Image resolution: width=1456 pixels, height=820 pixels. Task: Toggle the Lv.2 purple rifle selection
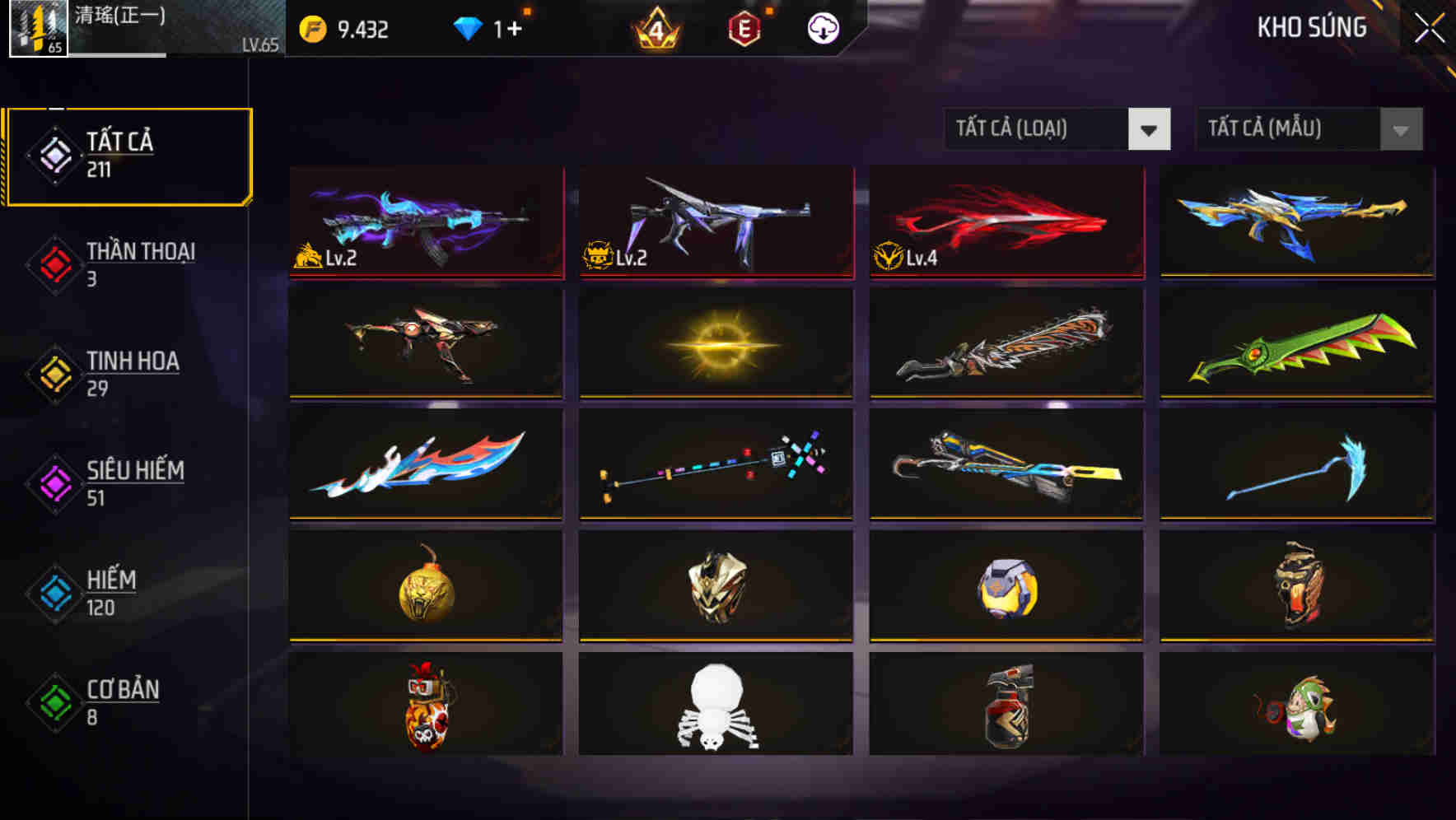[425, 221]
